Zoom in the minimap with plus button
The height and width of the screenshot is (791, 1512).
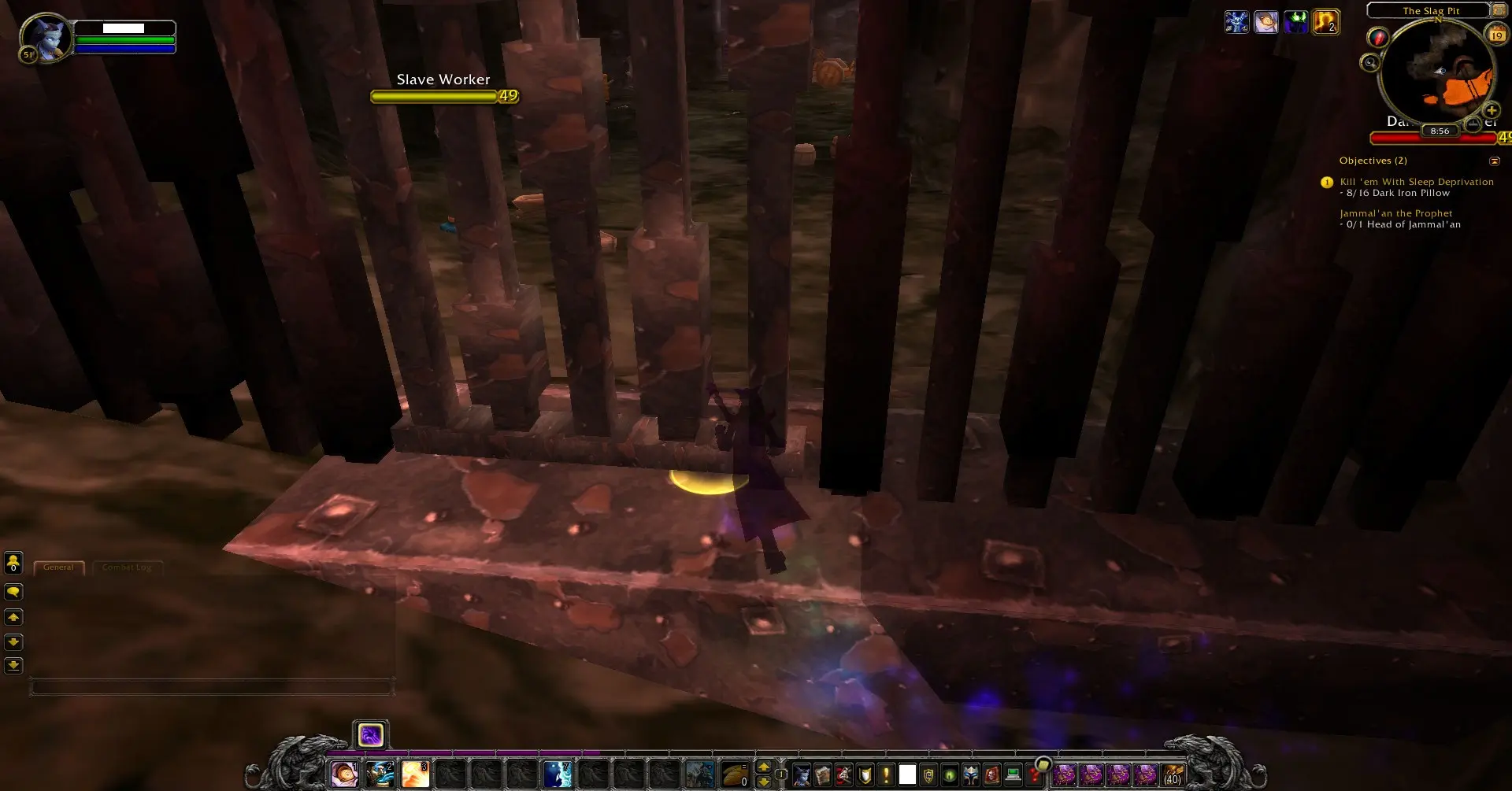click(x=1492, y=111)
